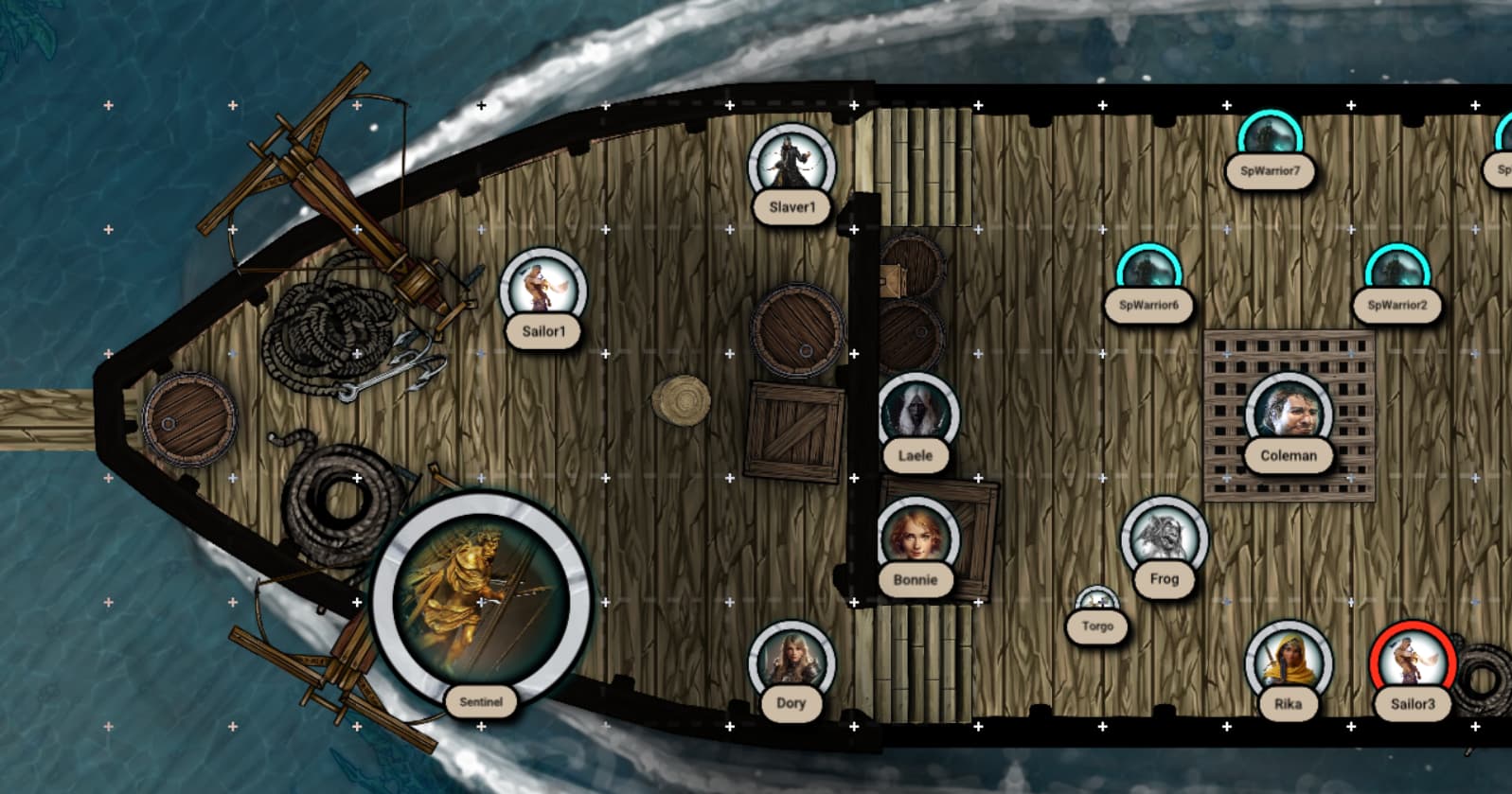Screen dimensions: 1512x794
Task: Choose the SpWarrior6 token
Action: (x=1148, y=273)
